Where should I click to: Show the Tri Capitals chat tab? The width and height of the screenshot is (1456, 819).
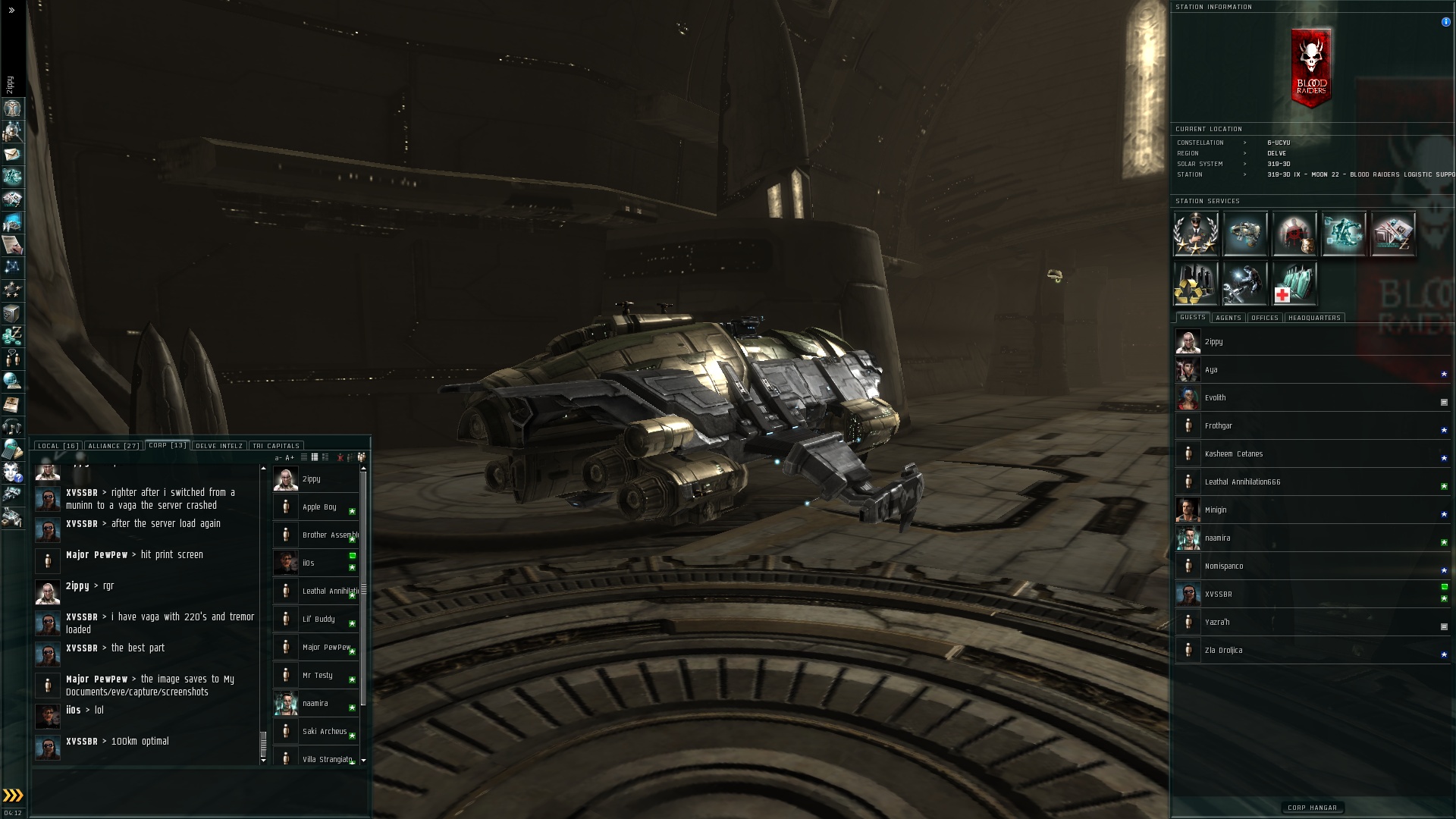(x=276, y=446)
